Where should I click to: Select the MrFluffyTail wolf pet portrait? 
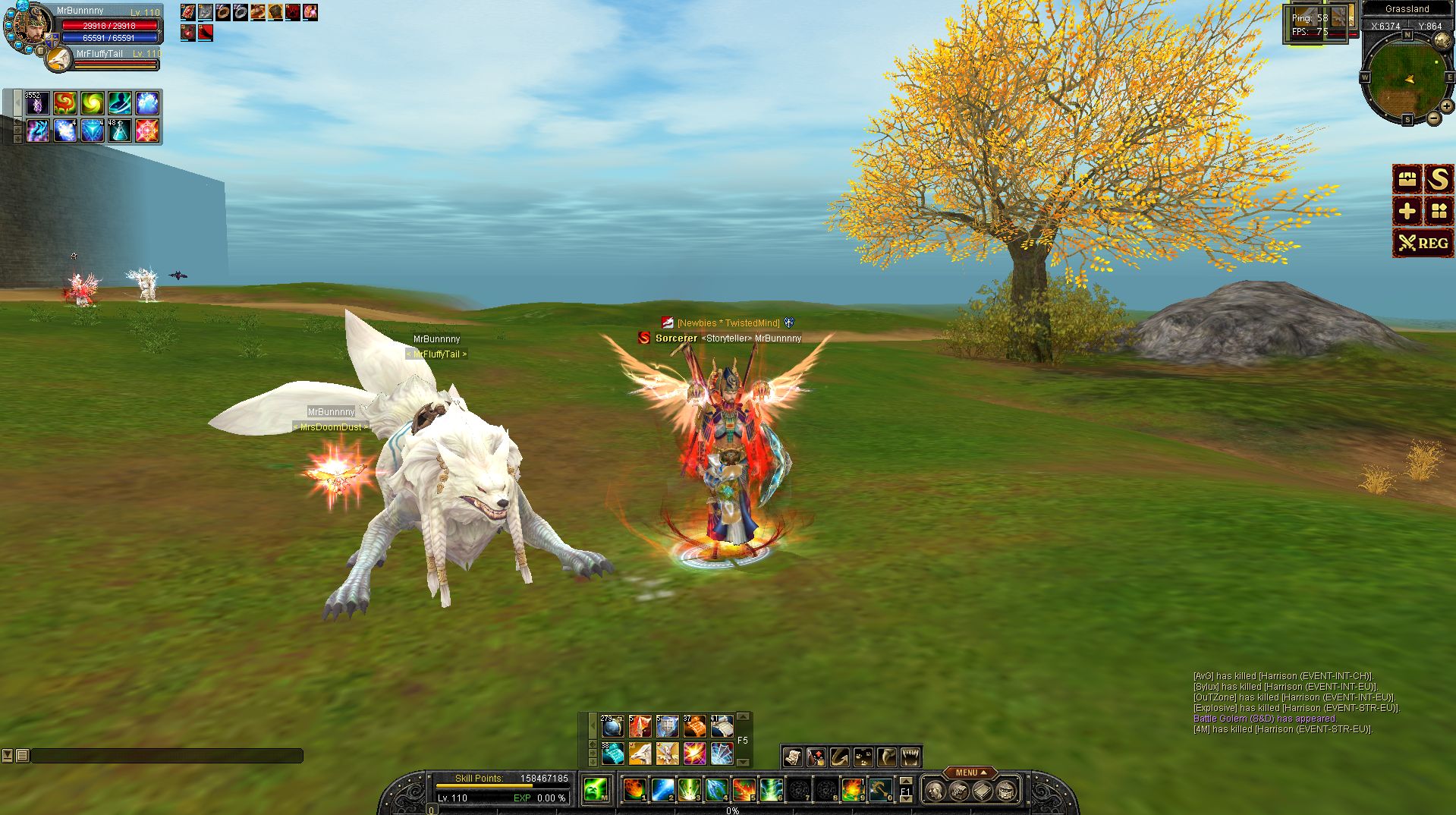coord(58,59)
